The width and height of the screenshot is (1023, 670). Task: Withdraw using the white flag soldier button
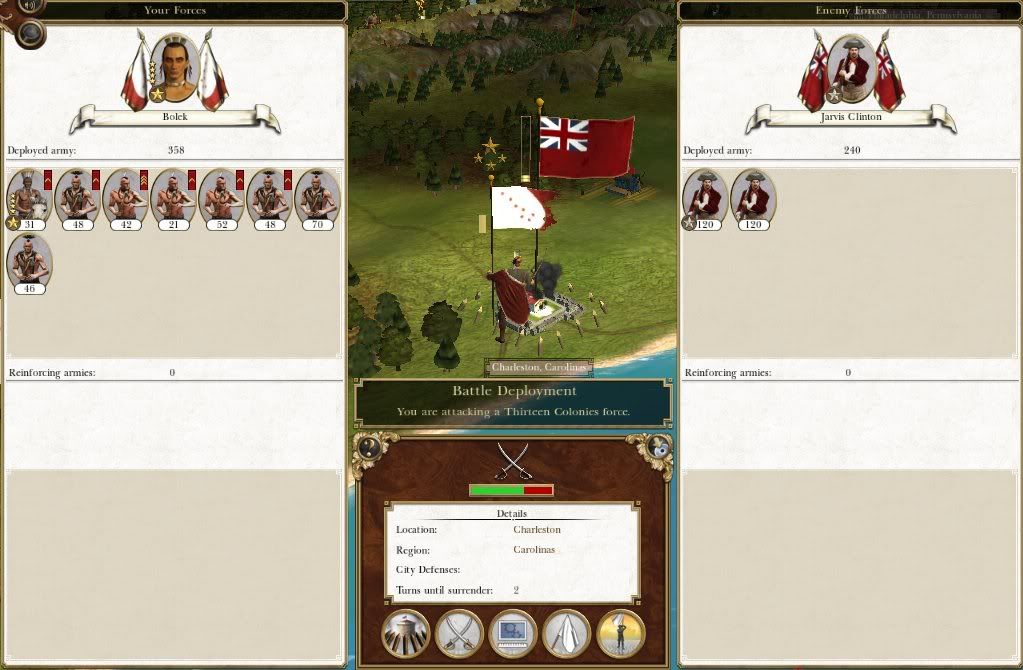pyautogui.click(x=621, y=633)
